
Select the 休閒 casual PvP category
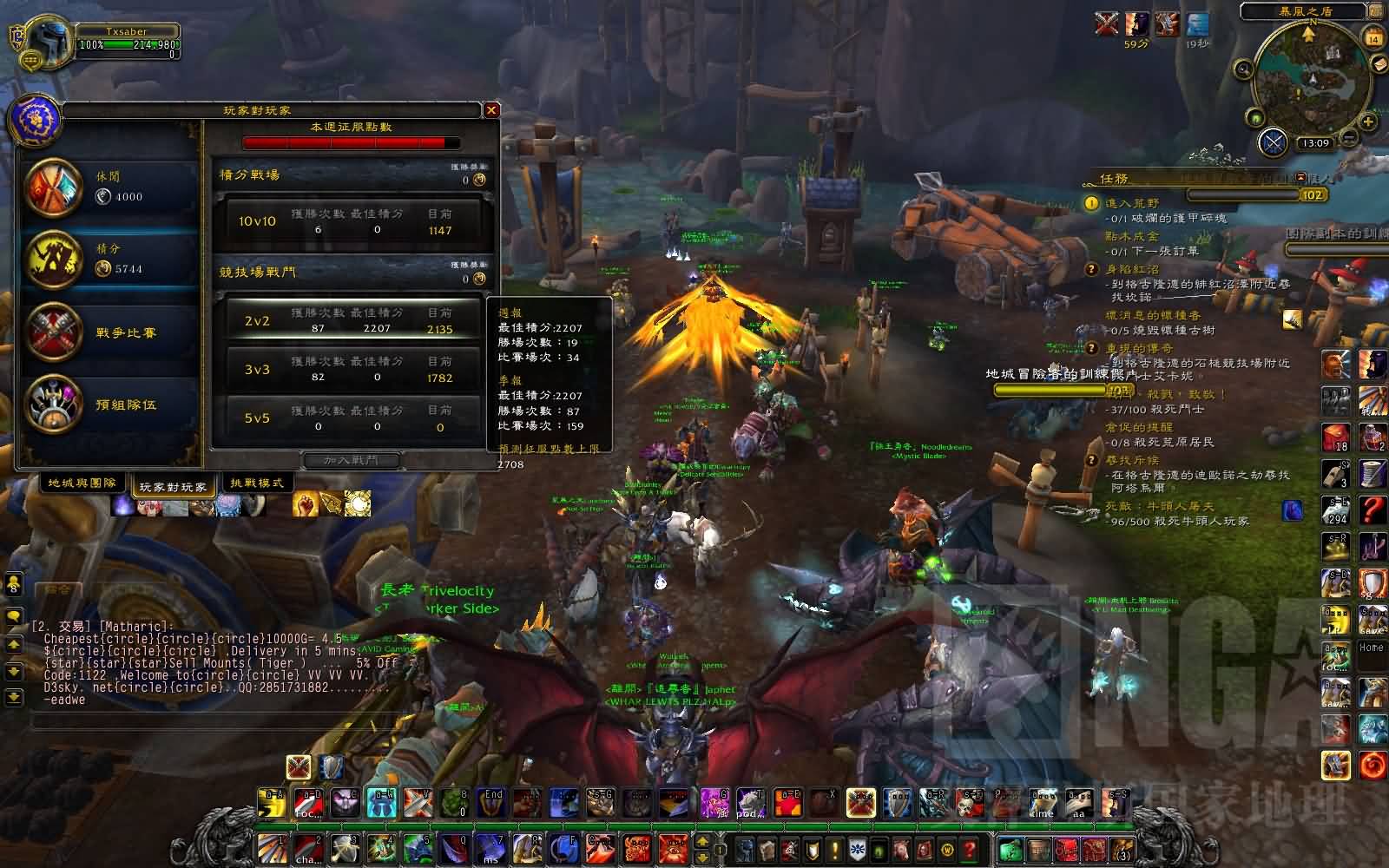[x=109, y=187]
